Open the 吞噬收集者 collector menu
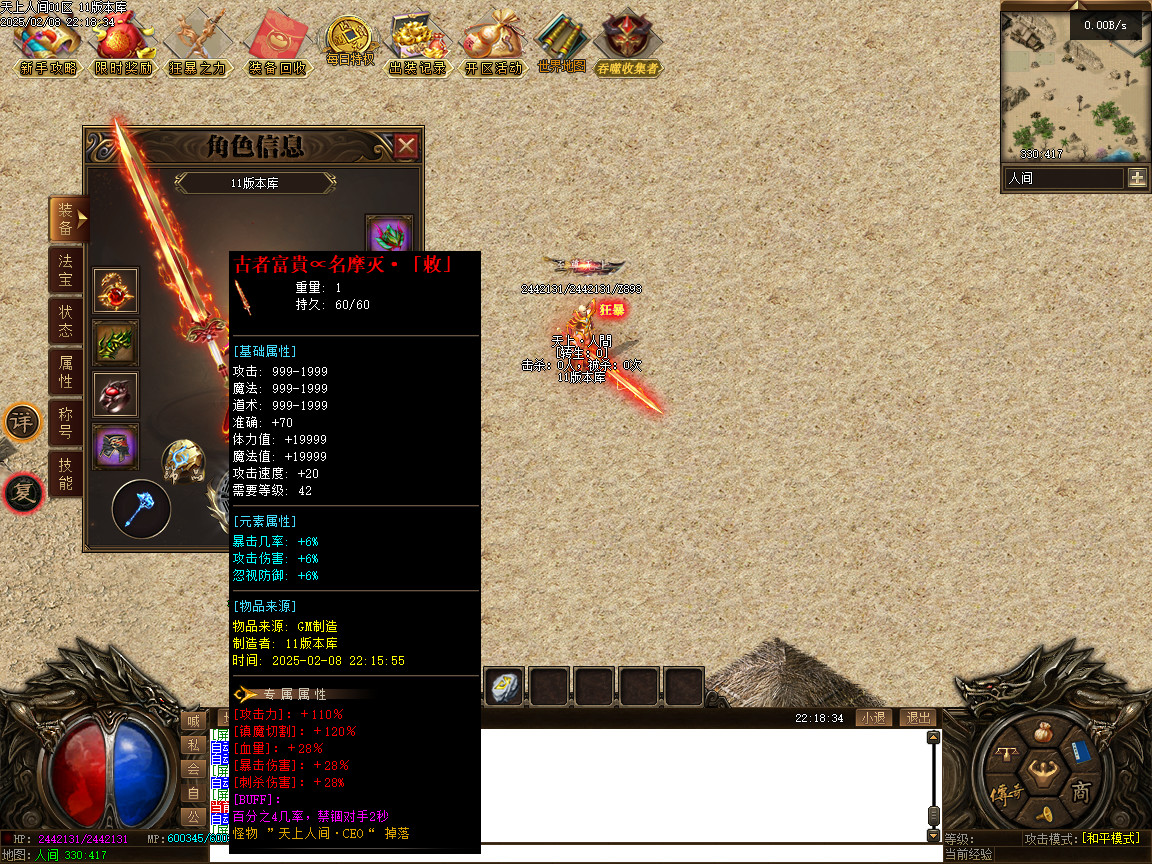 pyautogui.click(x=627, y=47)
